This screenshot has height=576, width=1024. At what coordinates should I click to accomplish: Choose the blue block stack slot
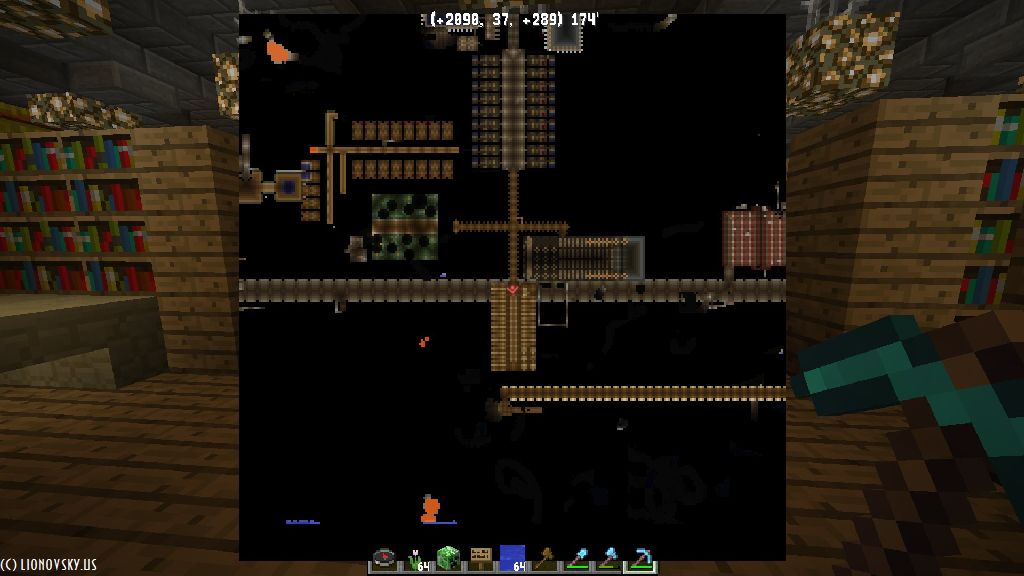[512, 559]
